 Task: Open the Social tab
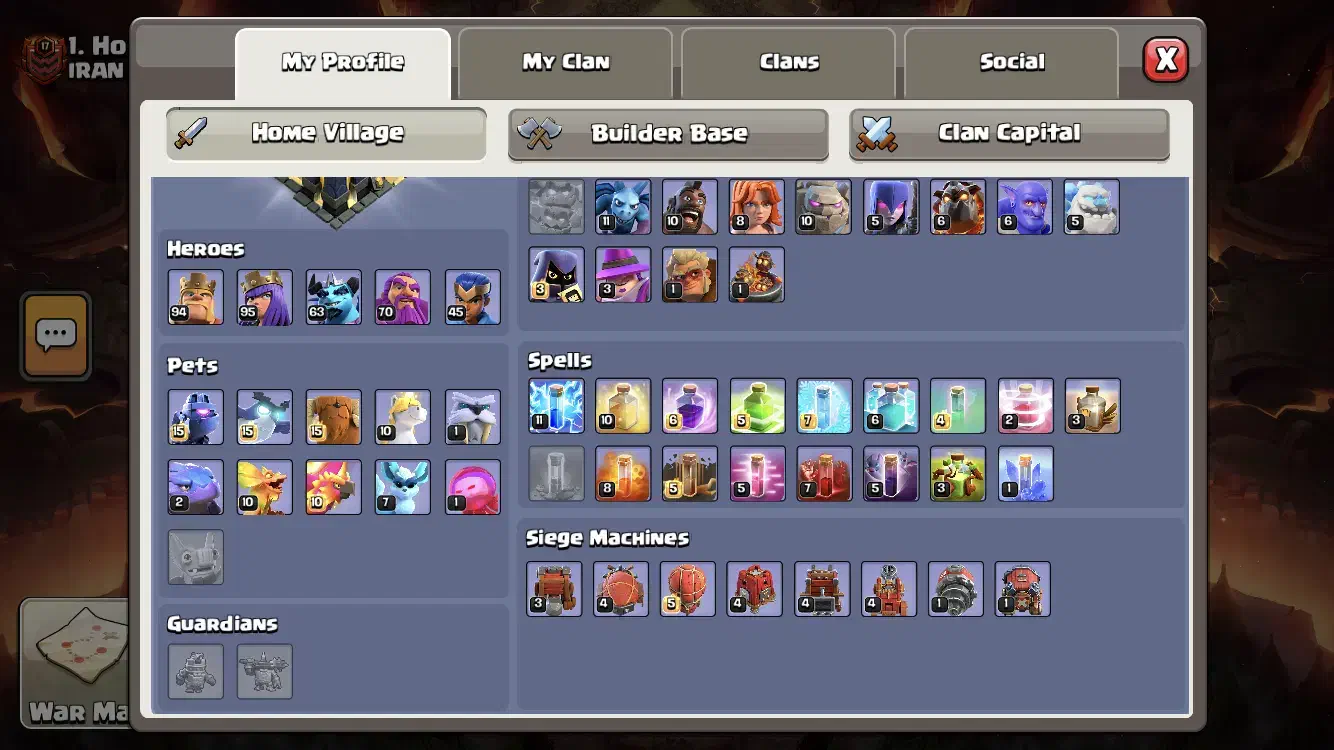(x=1011, y=62)
